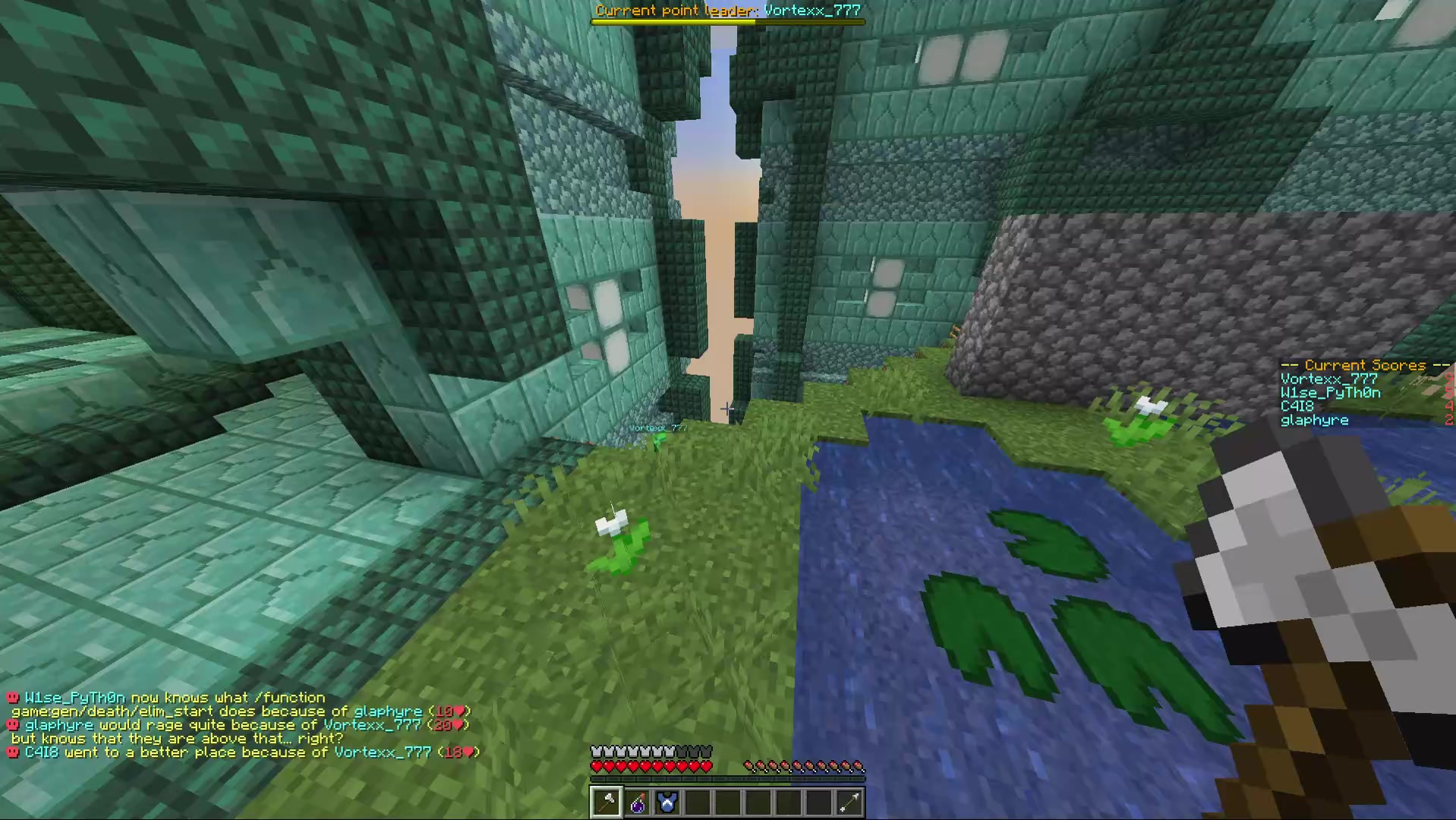This screenshot has height=820, width=1456.
Task: Click the arrow in the last hotbar slot
Action: point(849,803)
